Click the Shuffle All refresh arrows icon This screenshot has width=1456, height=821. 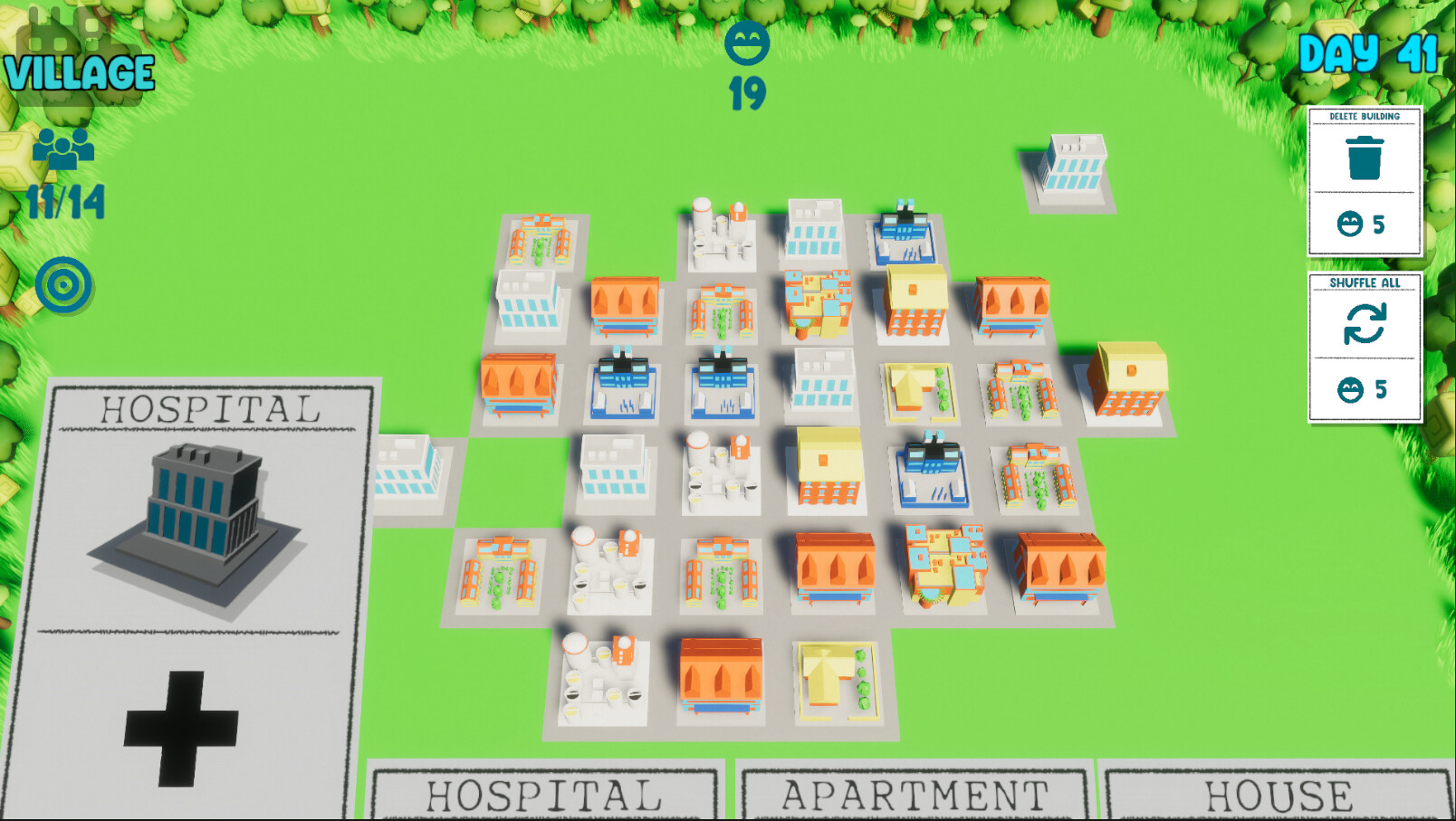(1365, 322)
